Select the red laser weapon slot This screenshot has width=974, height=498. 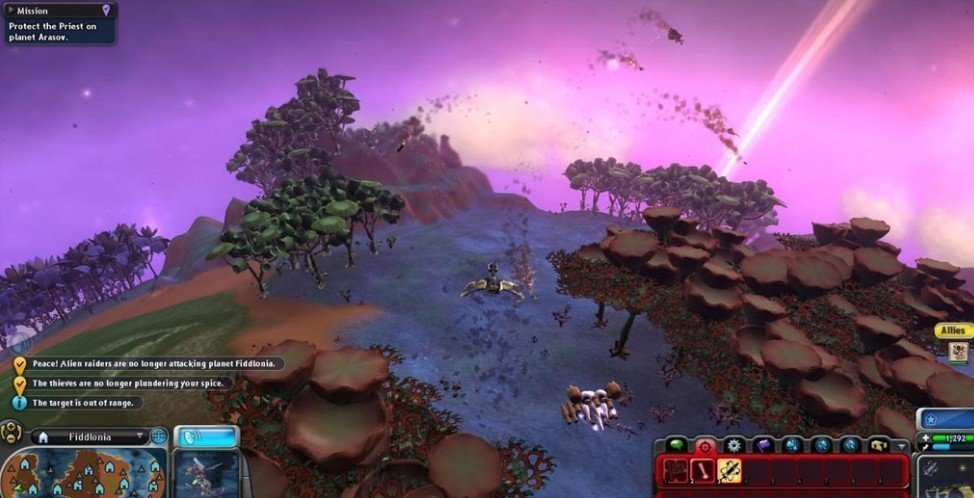(x=703, y=471)
